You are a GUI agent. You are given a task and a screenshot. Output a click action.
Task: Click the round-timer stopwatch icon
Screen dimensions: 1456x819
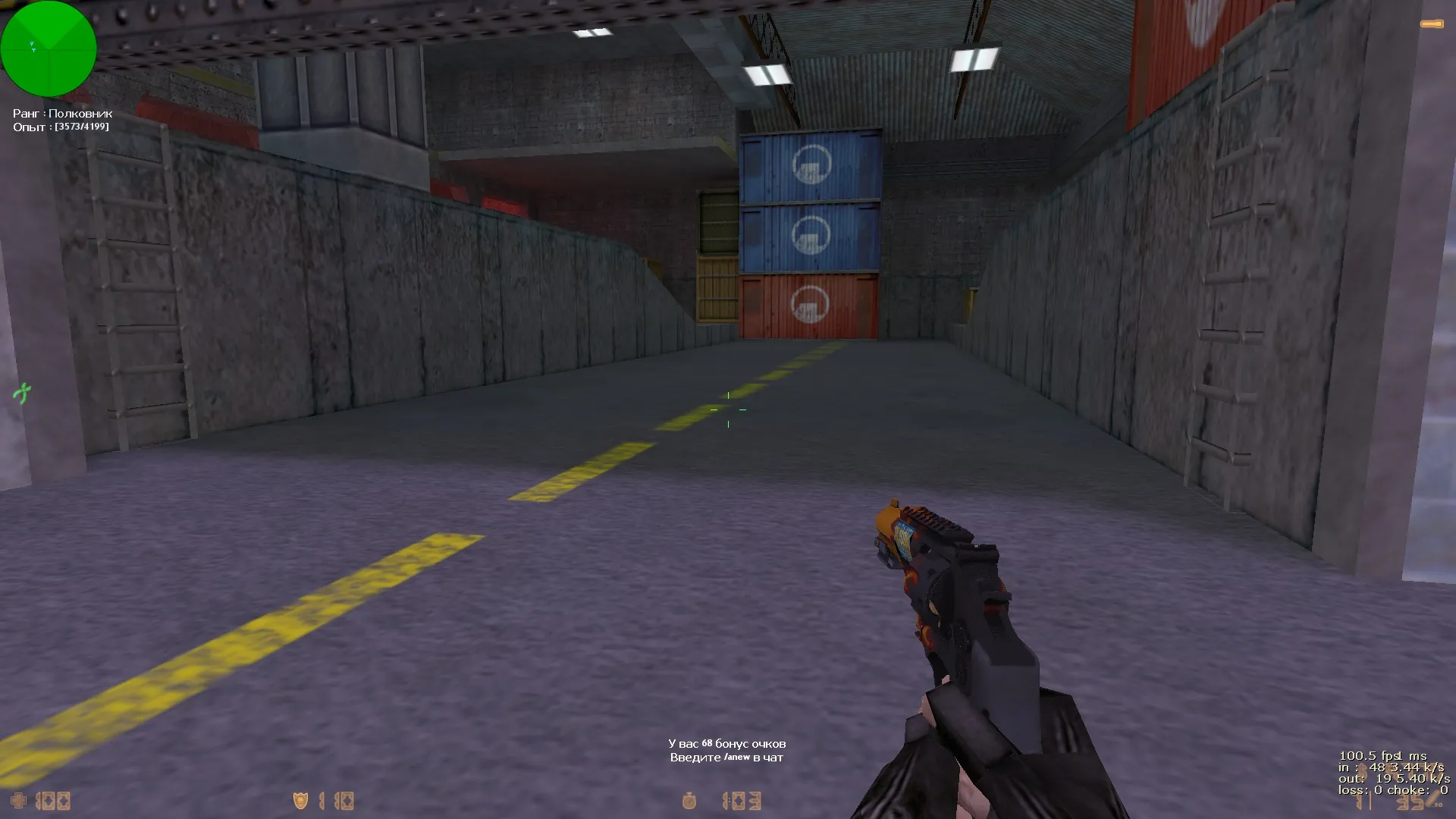[x=690, y=799]
